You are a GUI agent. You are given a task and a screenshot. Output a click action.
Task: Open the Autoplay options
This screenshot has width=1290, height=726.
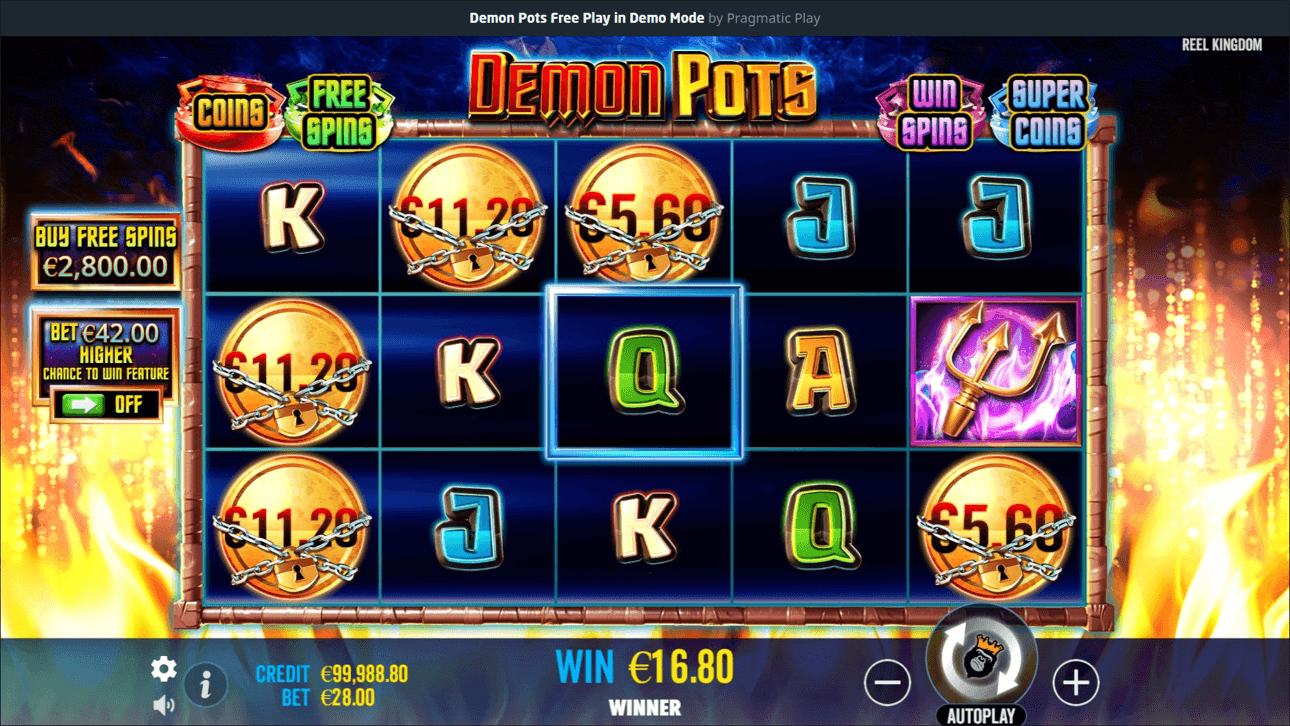click(x=981, y=716)
